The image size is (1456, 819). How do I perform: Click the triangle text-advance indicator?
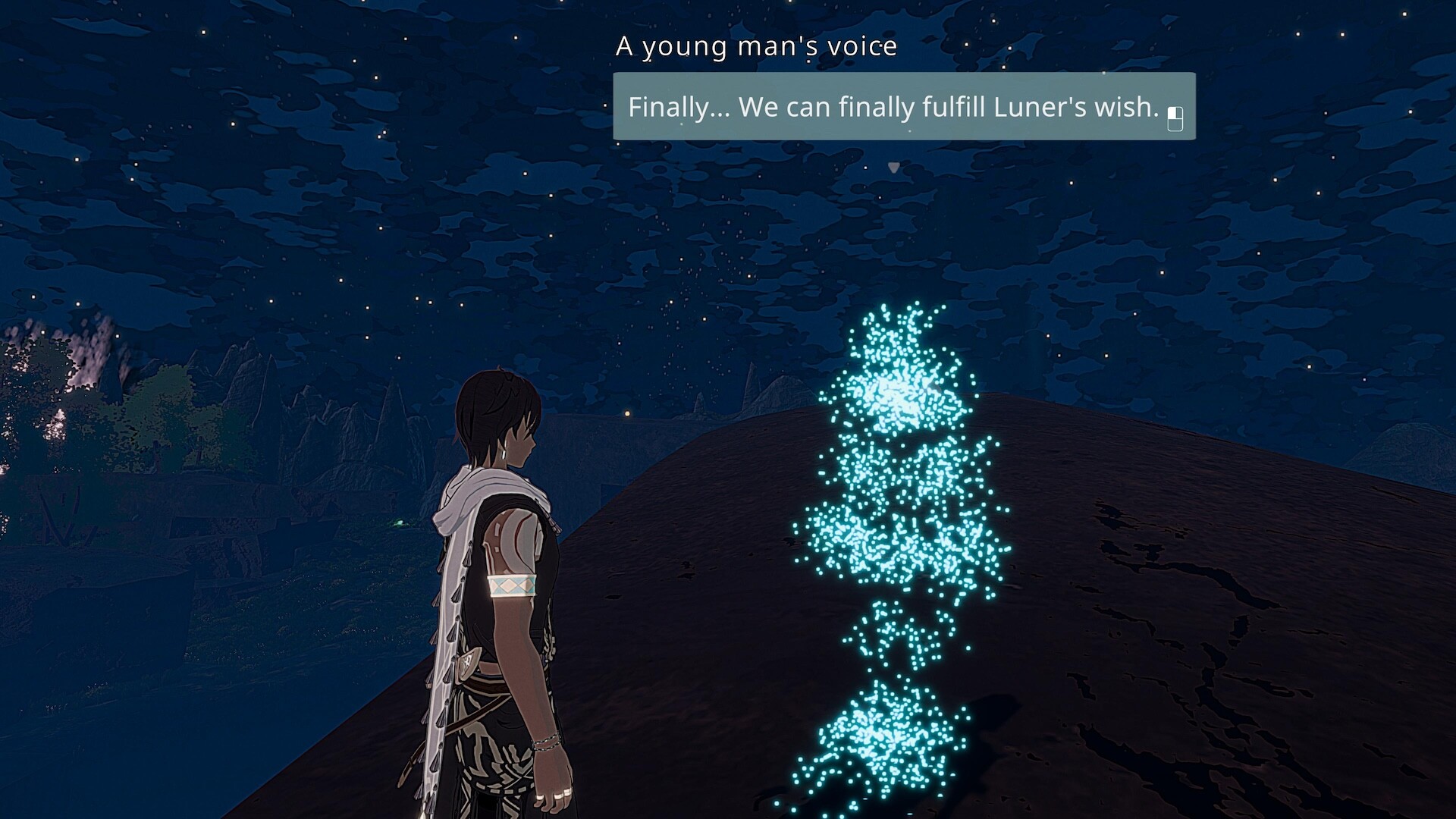point(892,168)
